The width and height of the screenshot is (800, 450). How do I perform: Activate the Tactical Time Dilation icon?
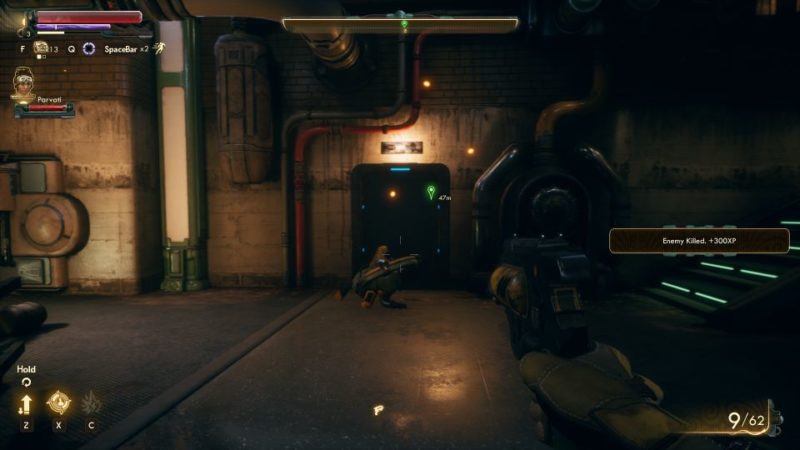[89, 48]
